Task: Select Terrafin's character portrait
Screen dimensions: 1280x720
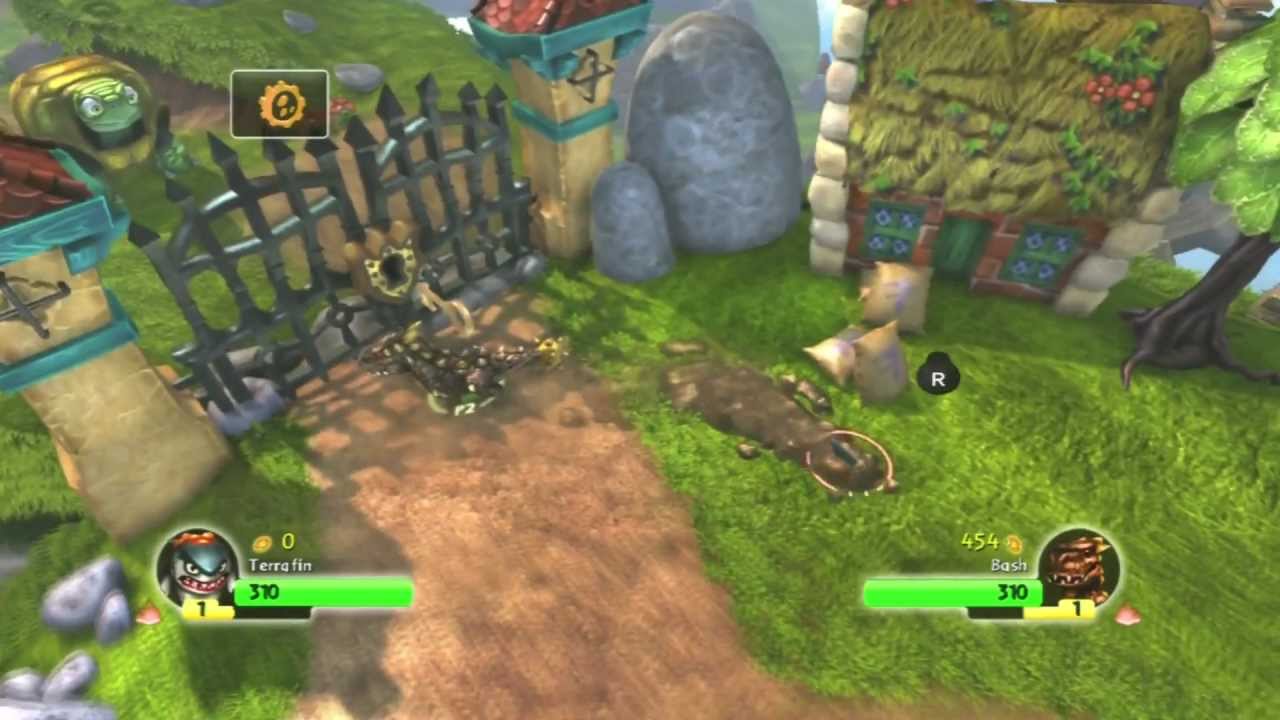Action: [200, 570]
